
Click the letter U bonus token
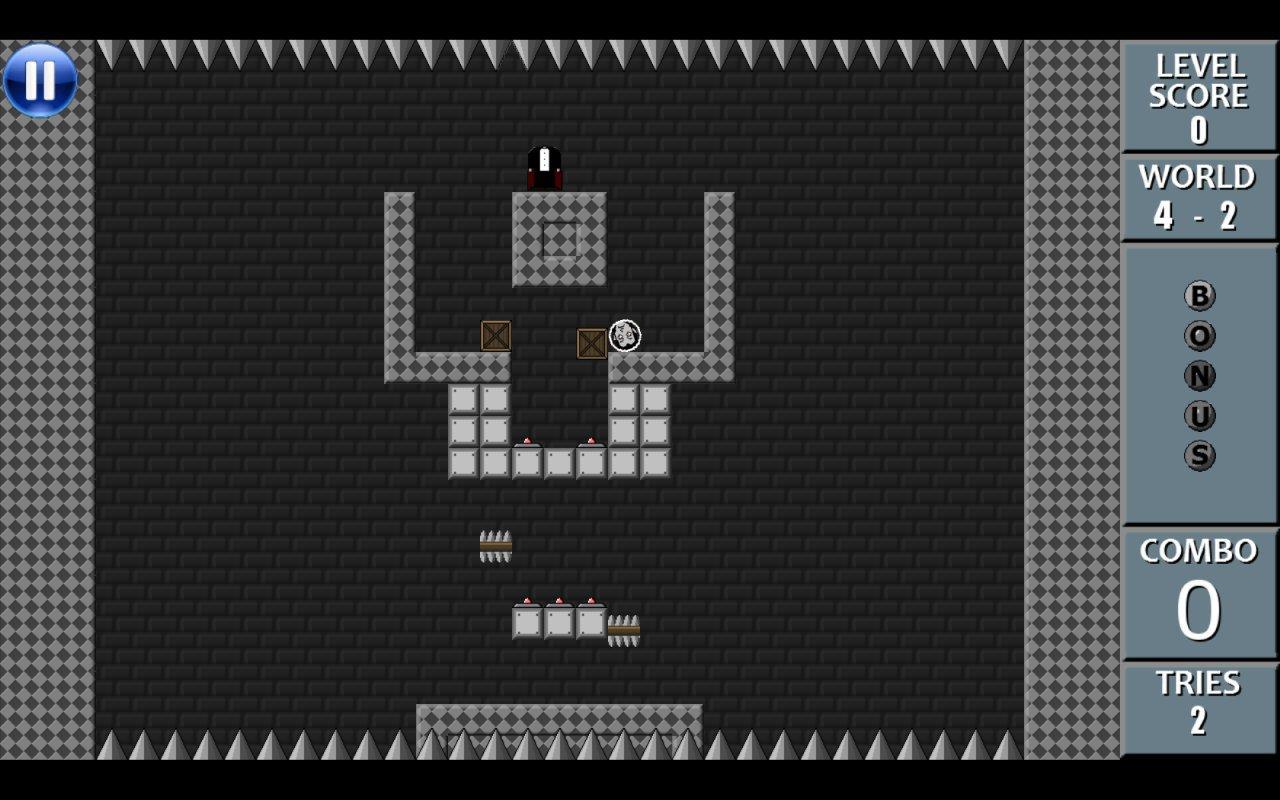tap(1198, 415)
